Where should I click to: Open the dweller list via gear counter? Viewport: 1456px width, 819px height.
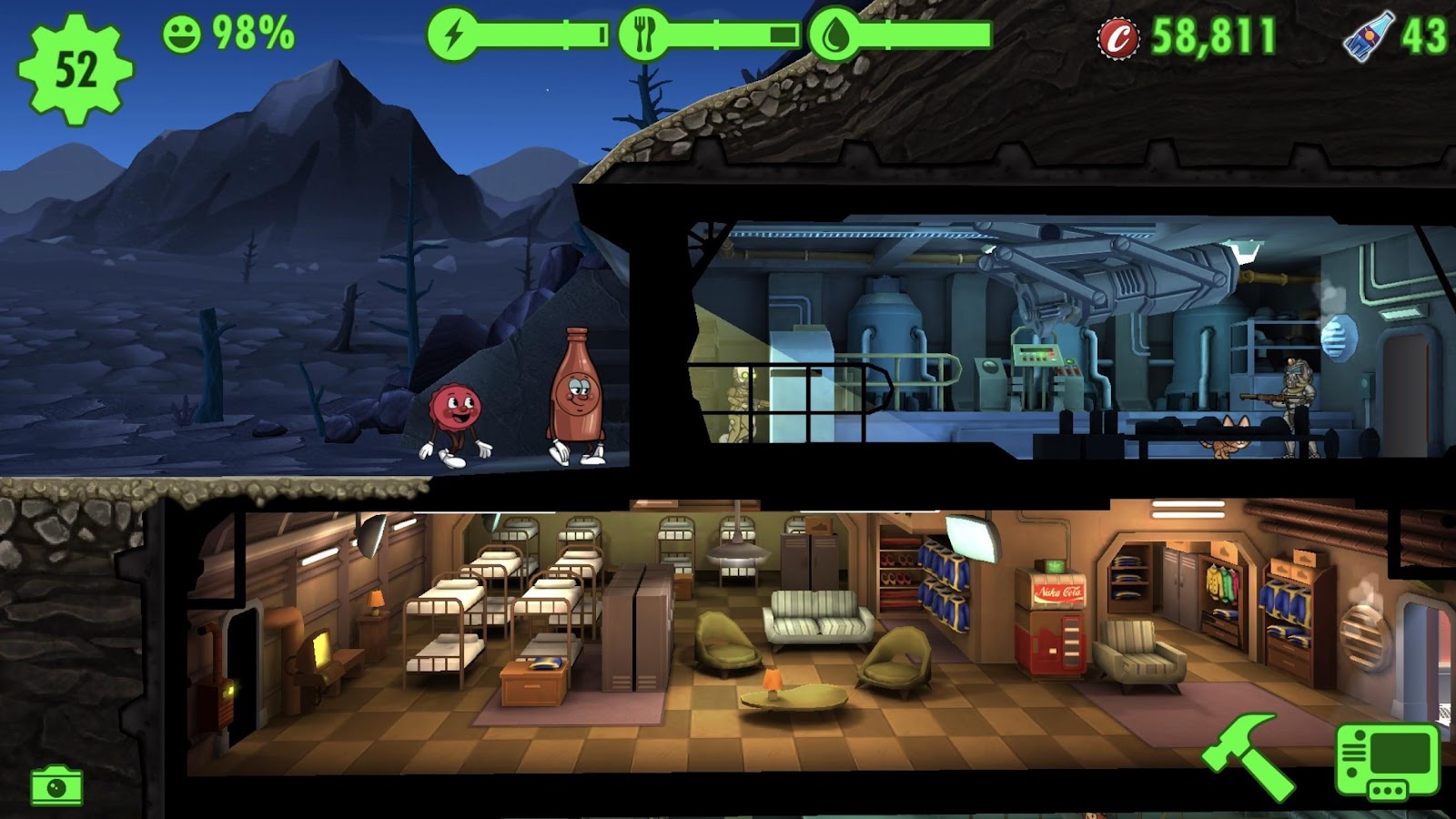coord(76,69)
